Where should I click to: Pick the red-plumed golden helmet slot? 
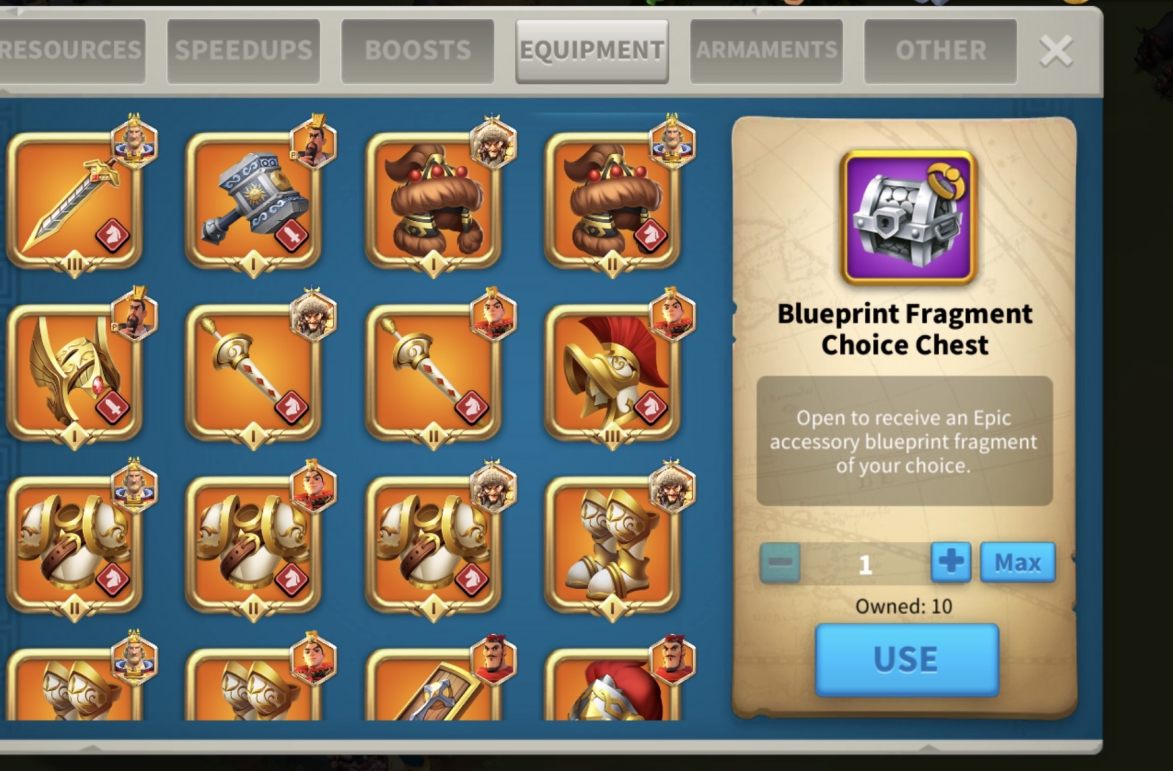click(x=612, y=372)
